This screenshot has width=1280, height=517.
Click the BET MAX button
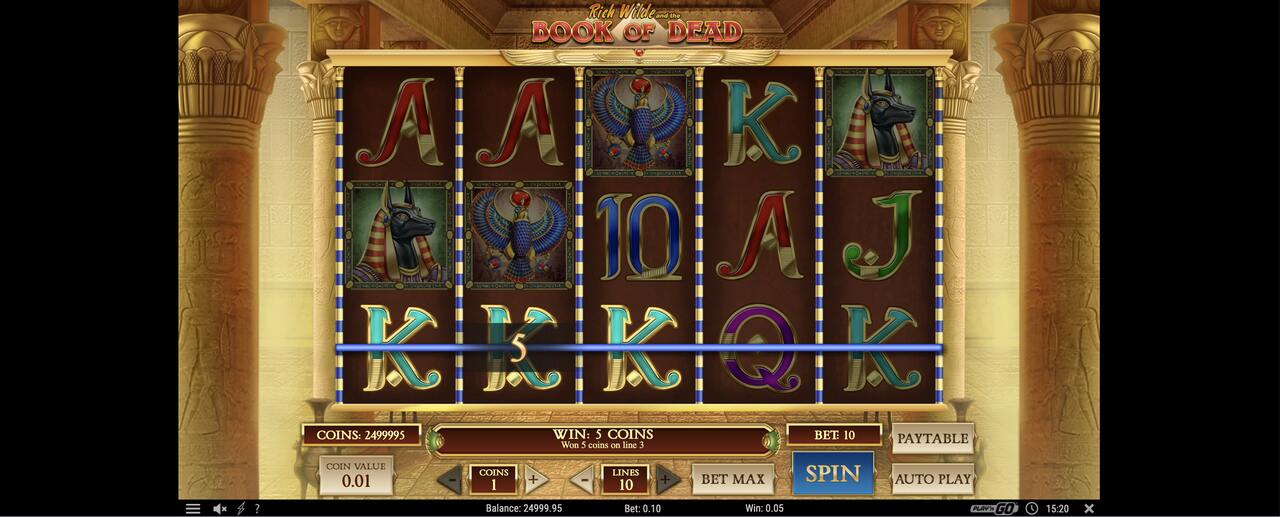[732, 479]
